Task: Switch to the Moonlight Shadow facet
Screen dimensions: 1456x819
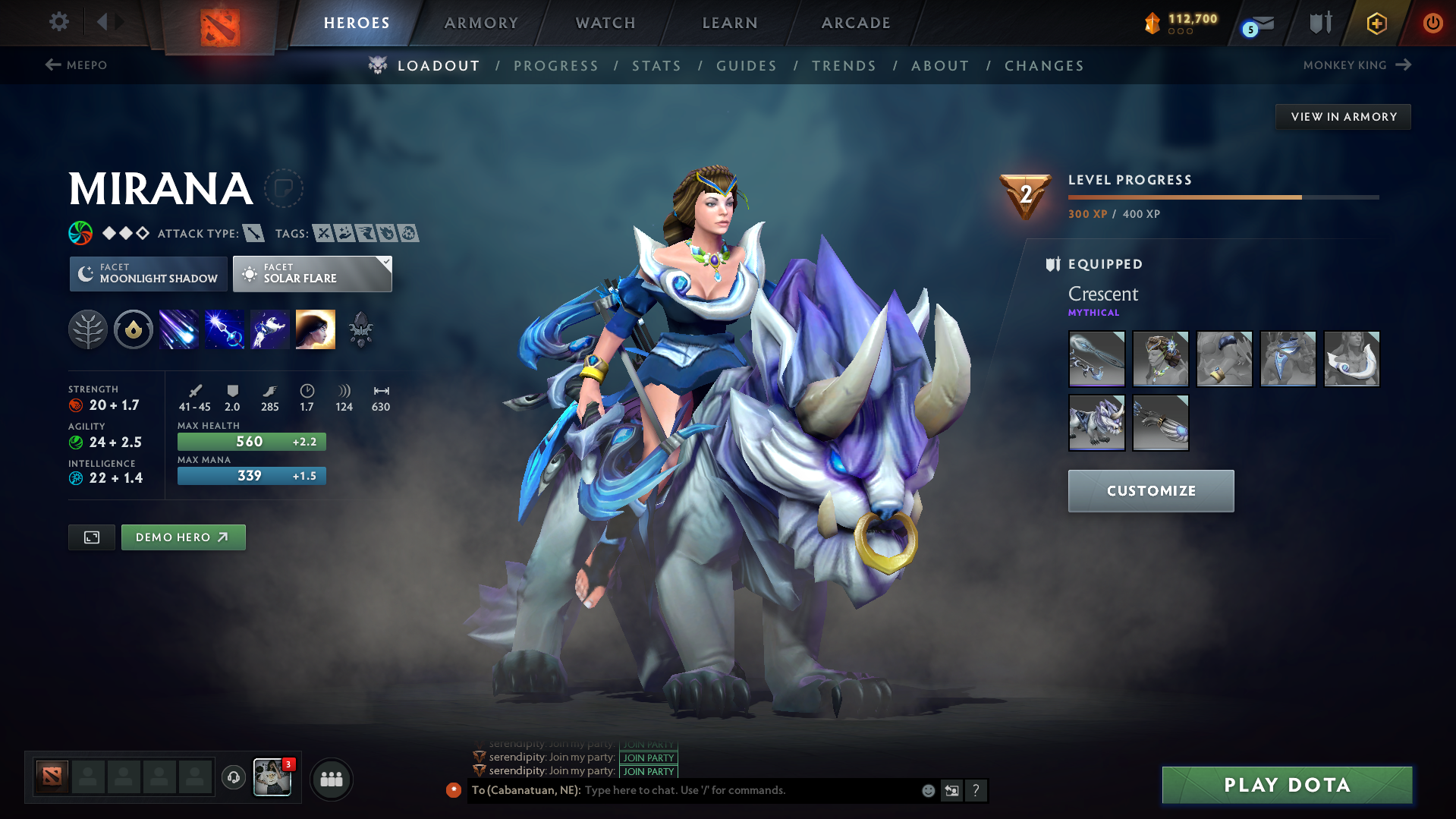Action: (148, 273)
